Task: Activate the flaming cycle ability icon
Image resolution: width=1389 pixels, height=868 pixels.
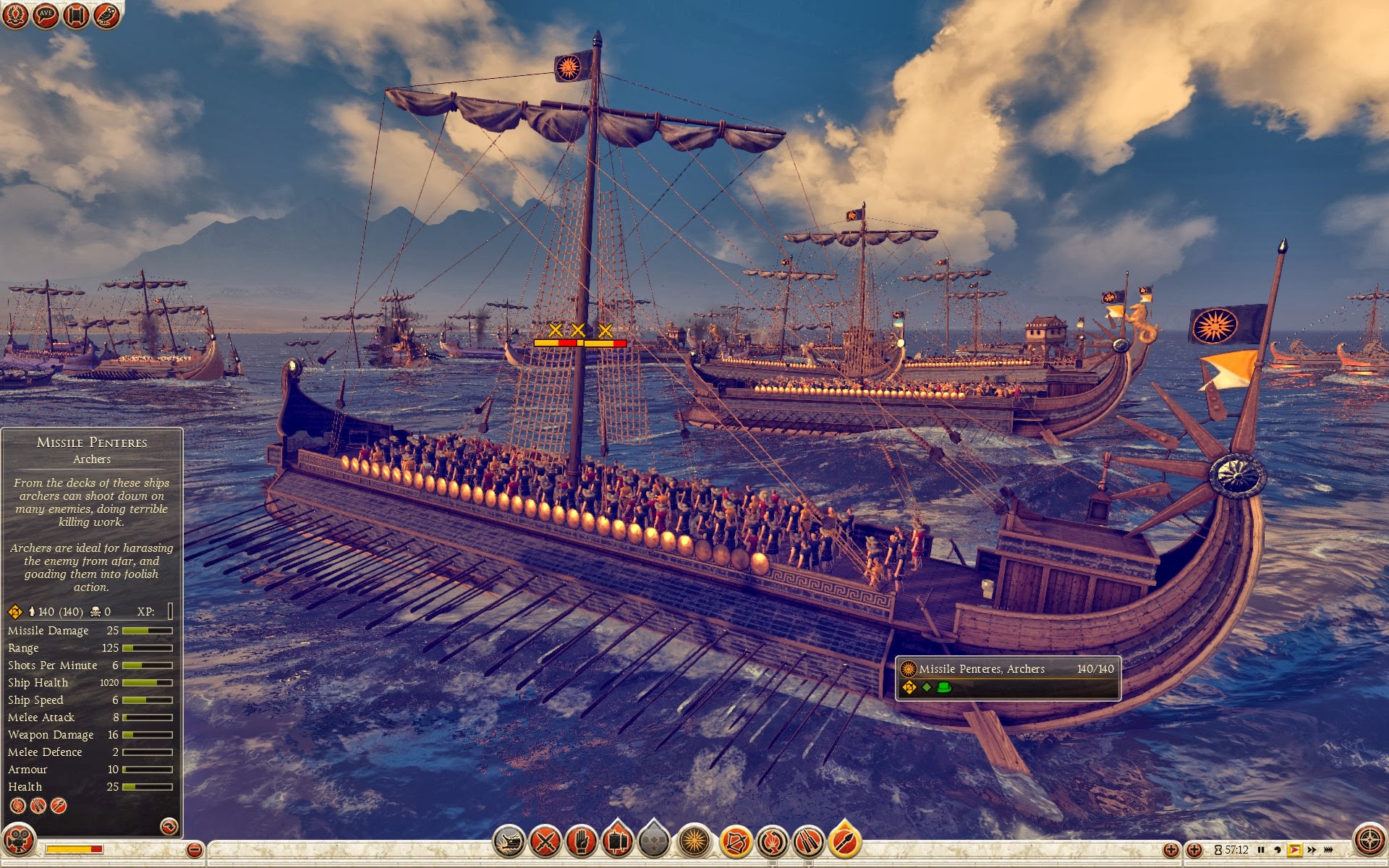Action: [772, 841]
